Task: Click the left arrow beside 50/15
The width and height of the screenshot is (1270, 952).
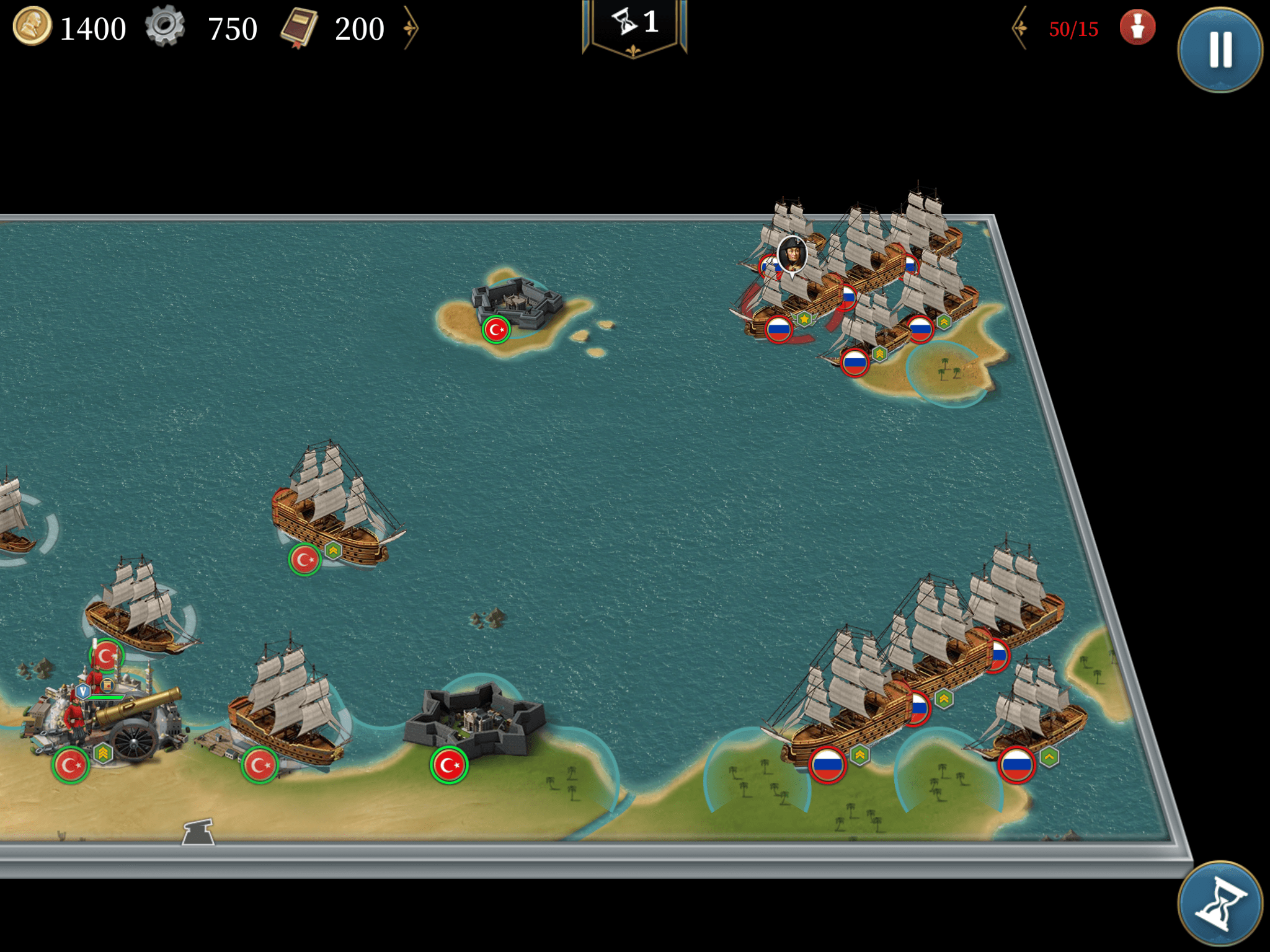Action: point(1020,28)
